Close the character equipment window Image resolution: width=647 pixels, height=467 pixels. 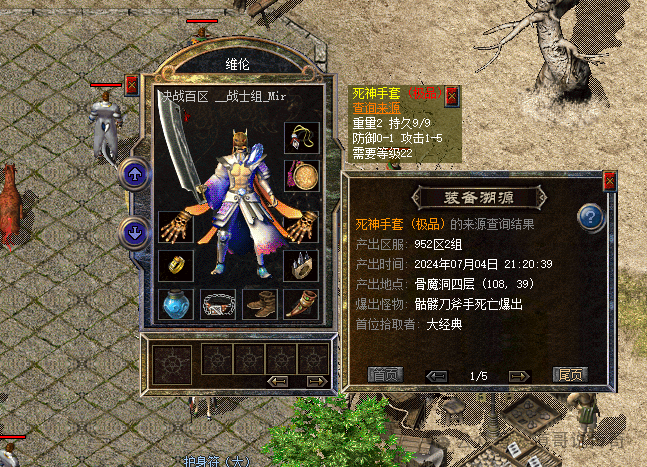pos(131,85)
